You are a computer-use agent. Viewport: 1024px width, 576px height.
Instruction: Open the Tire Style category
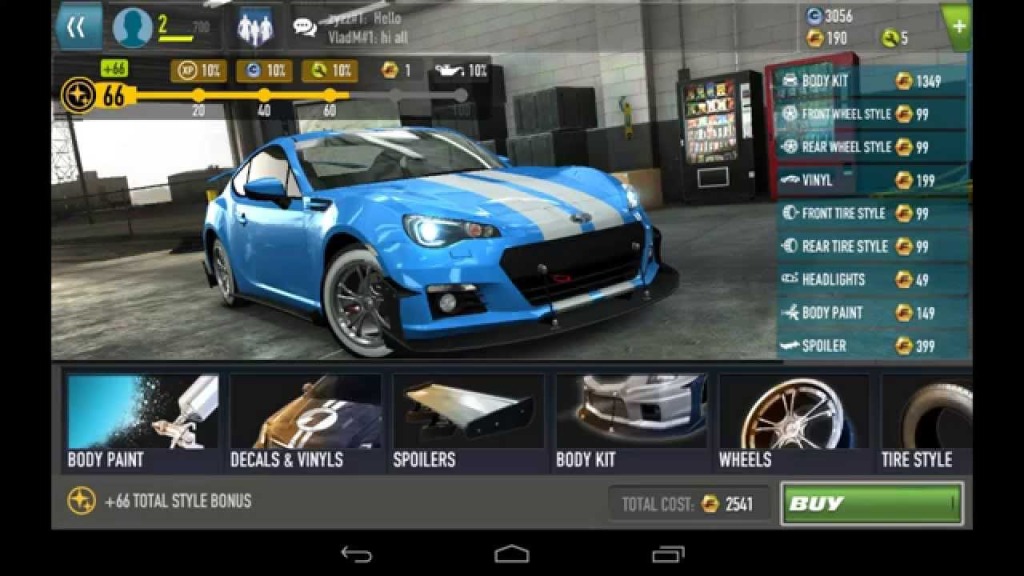pos(926,422)
